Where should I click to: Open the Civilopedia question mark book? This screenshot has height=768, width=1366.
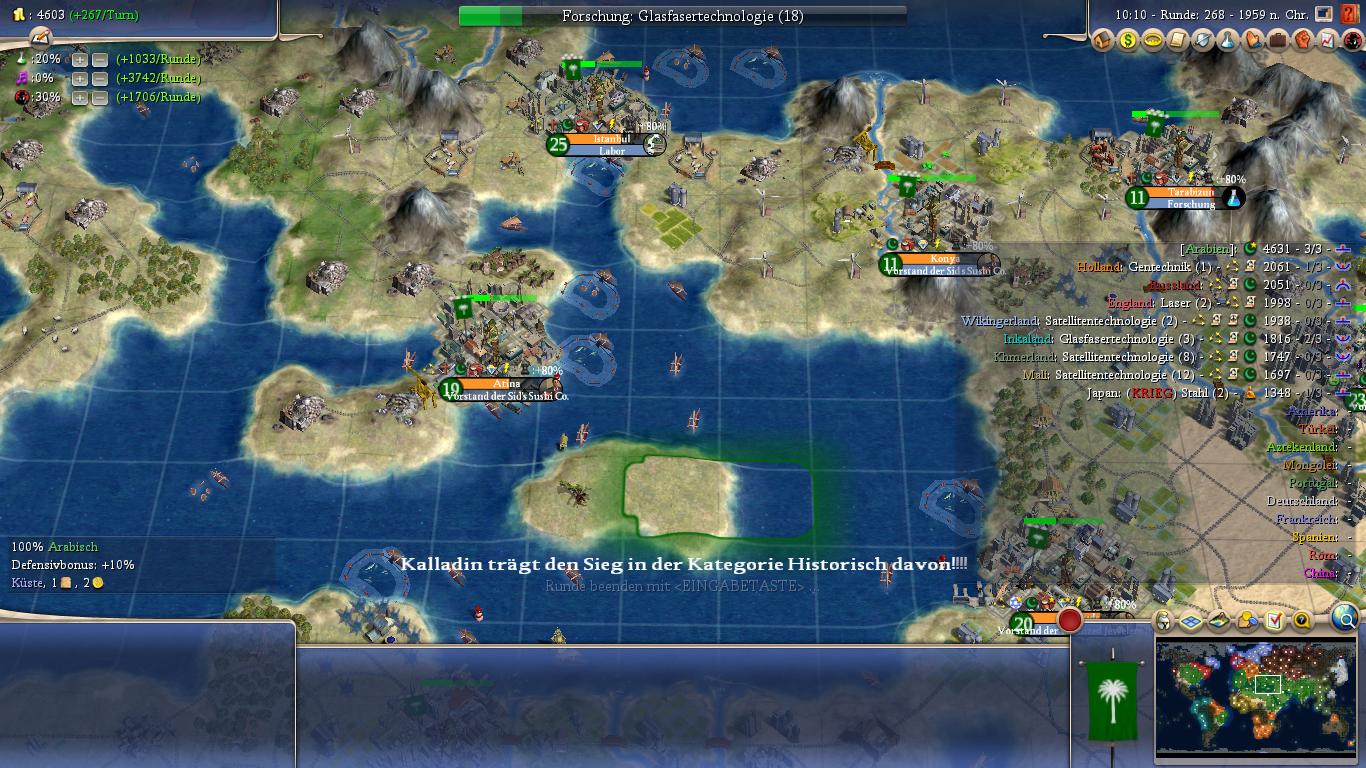pyautogui.click(x=1349, y=15)
